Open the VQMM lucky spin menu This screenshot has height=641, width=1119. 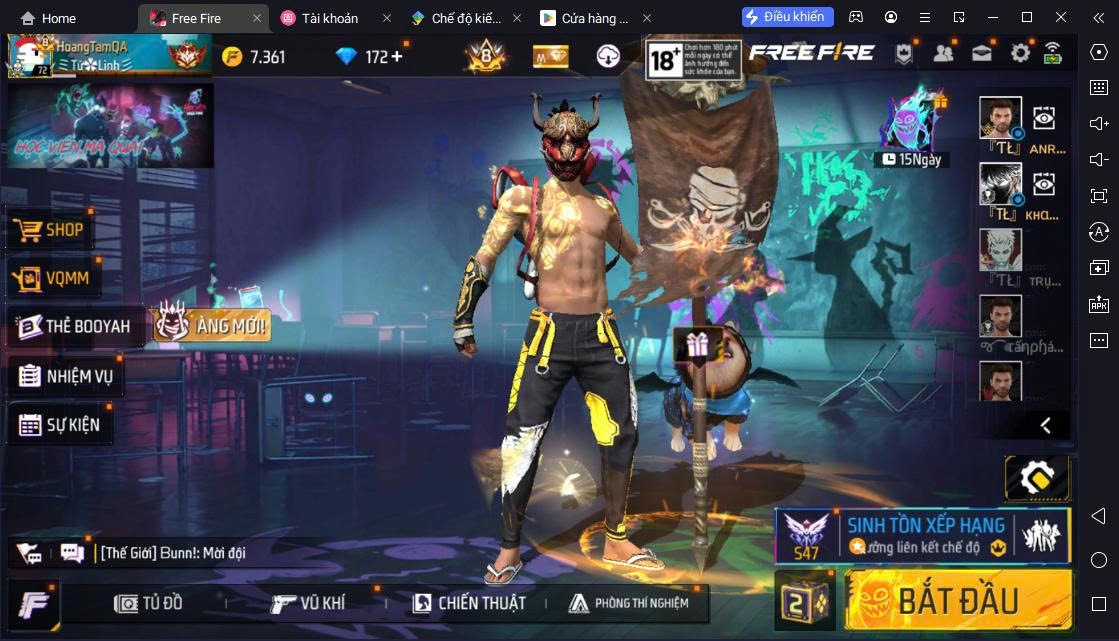coord(53,278)
